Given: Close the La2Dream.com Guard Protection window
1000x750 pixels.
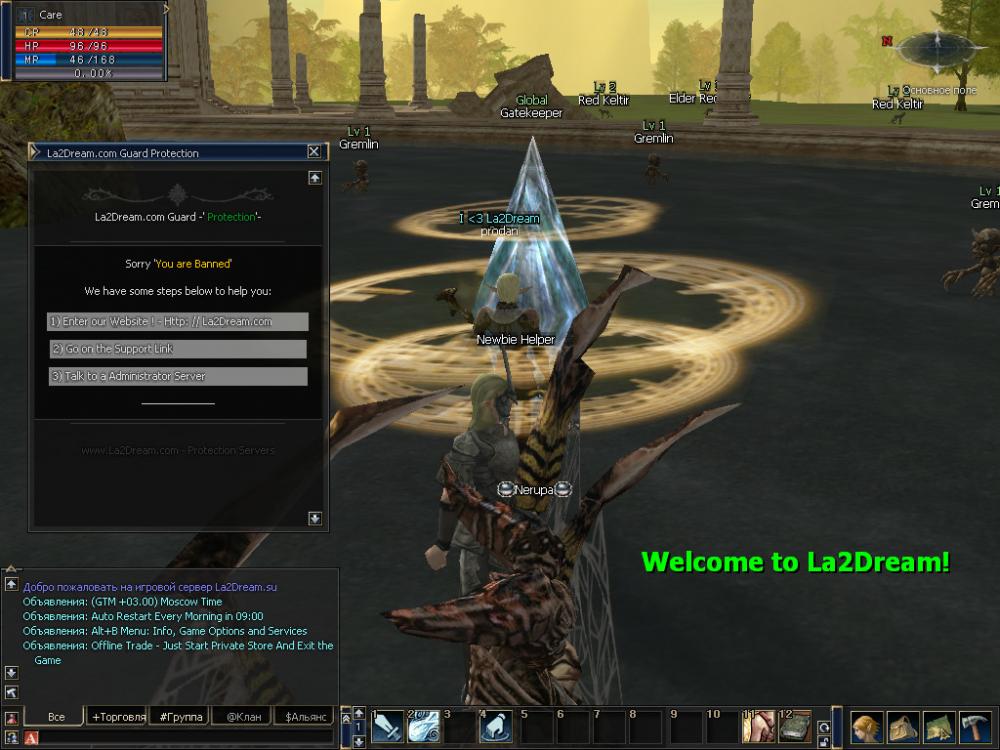Looking at the screenshot, I should (x=314, y=152).
